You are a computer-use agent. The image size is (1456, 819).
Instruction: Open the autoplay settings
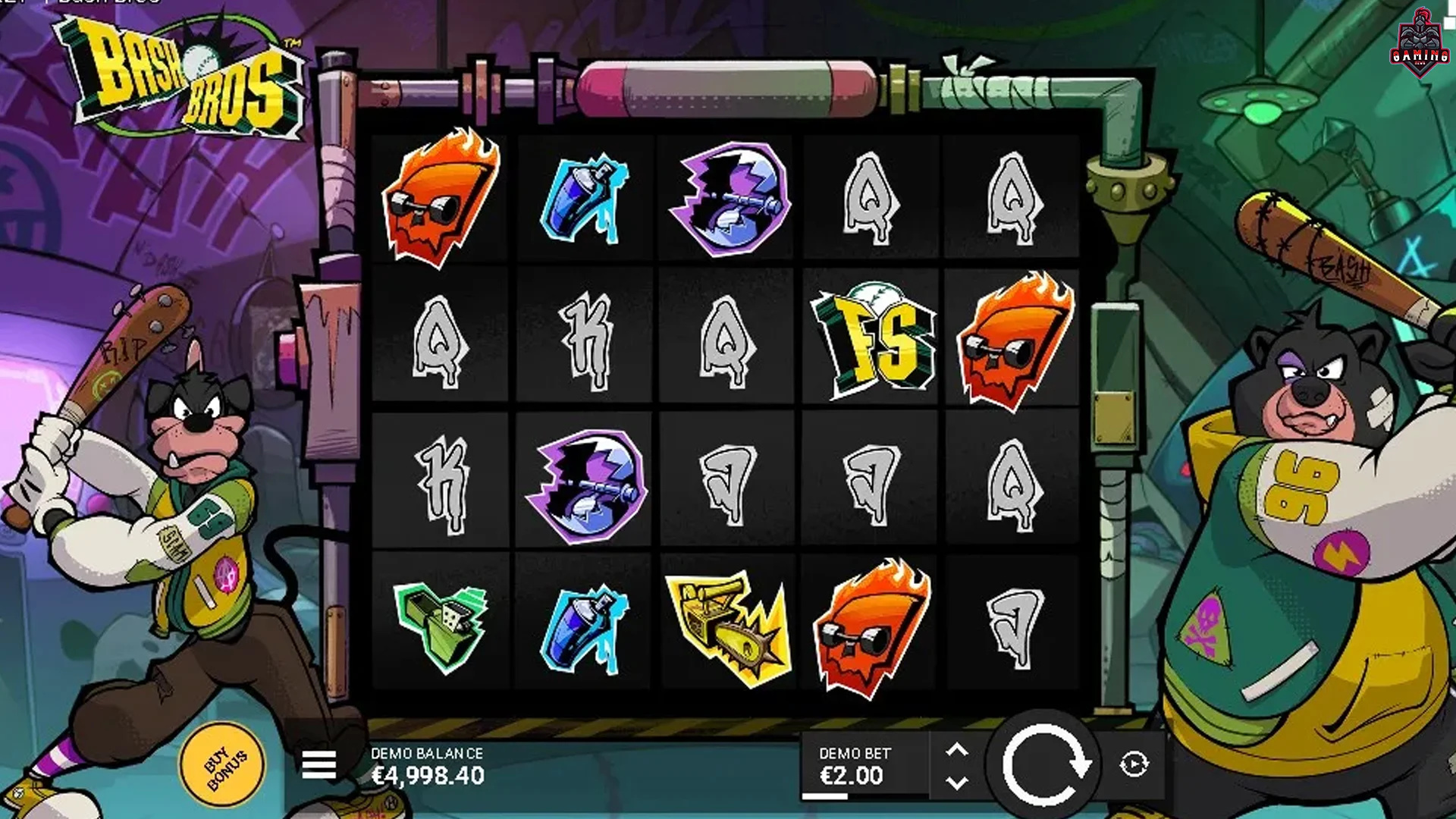(1134, 764)
